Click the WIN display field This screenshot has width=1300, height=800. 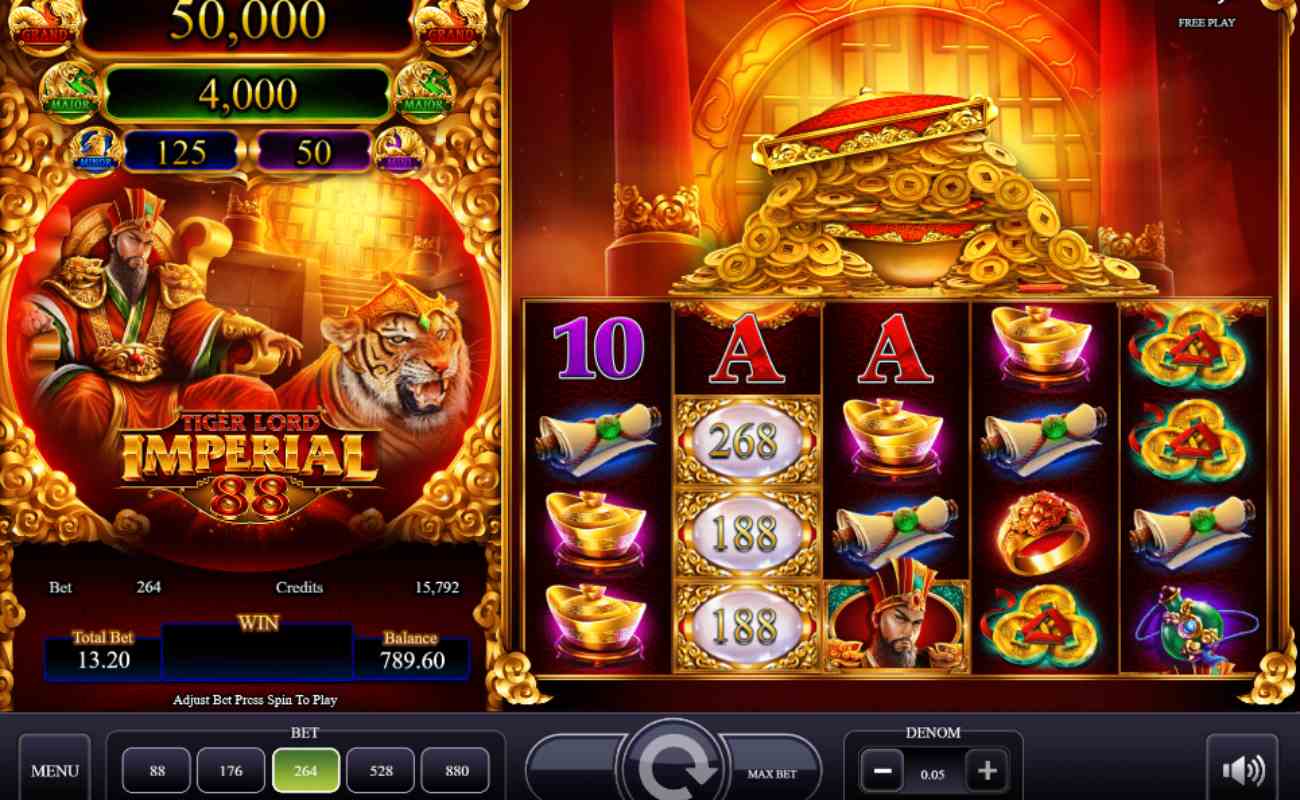(x=257, y=652)
